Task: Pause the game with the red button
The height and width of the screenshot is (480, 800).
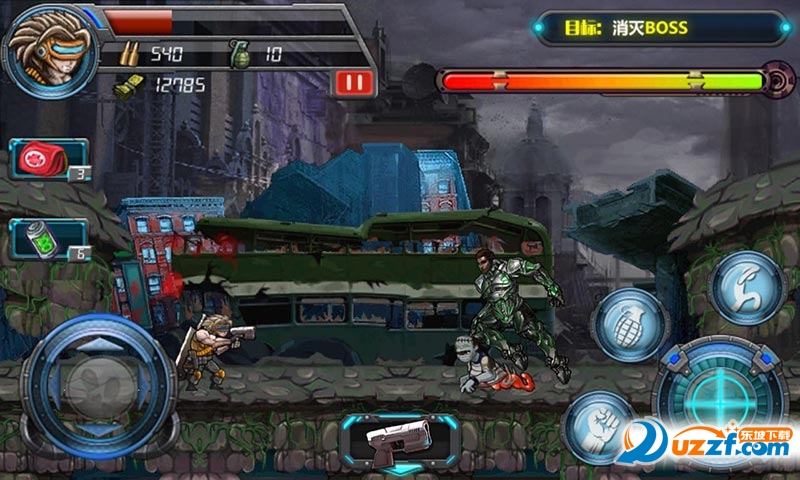Action: [x=351, y=82]
